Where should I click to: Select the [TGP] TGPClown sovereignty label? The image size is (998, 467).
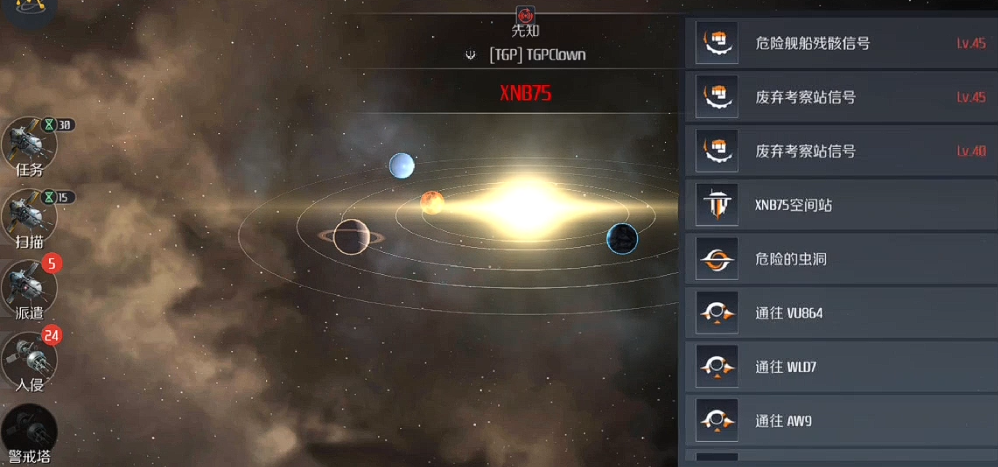coord(537,55)
